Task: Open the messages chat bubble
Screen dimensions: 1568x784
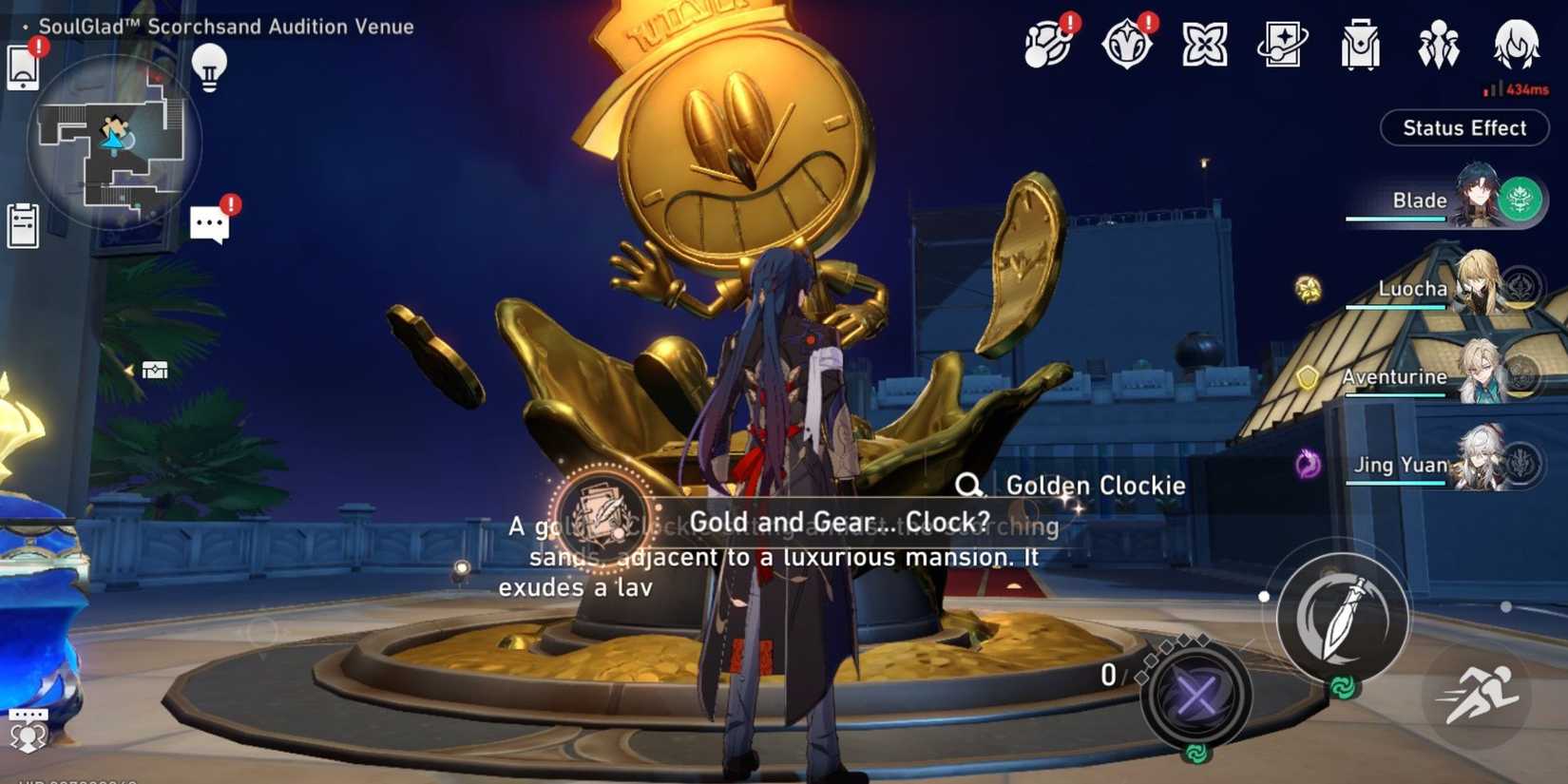Action: tap(211, 222)
